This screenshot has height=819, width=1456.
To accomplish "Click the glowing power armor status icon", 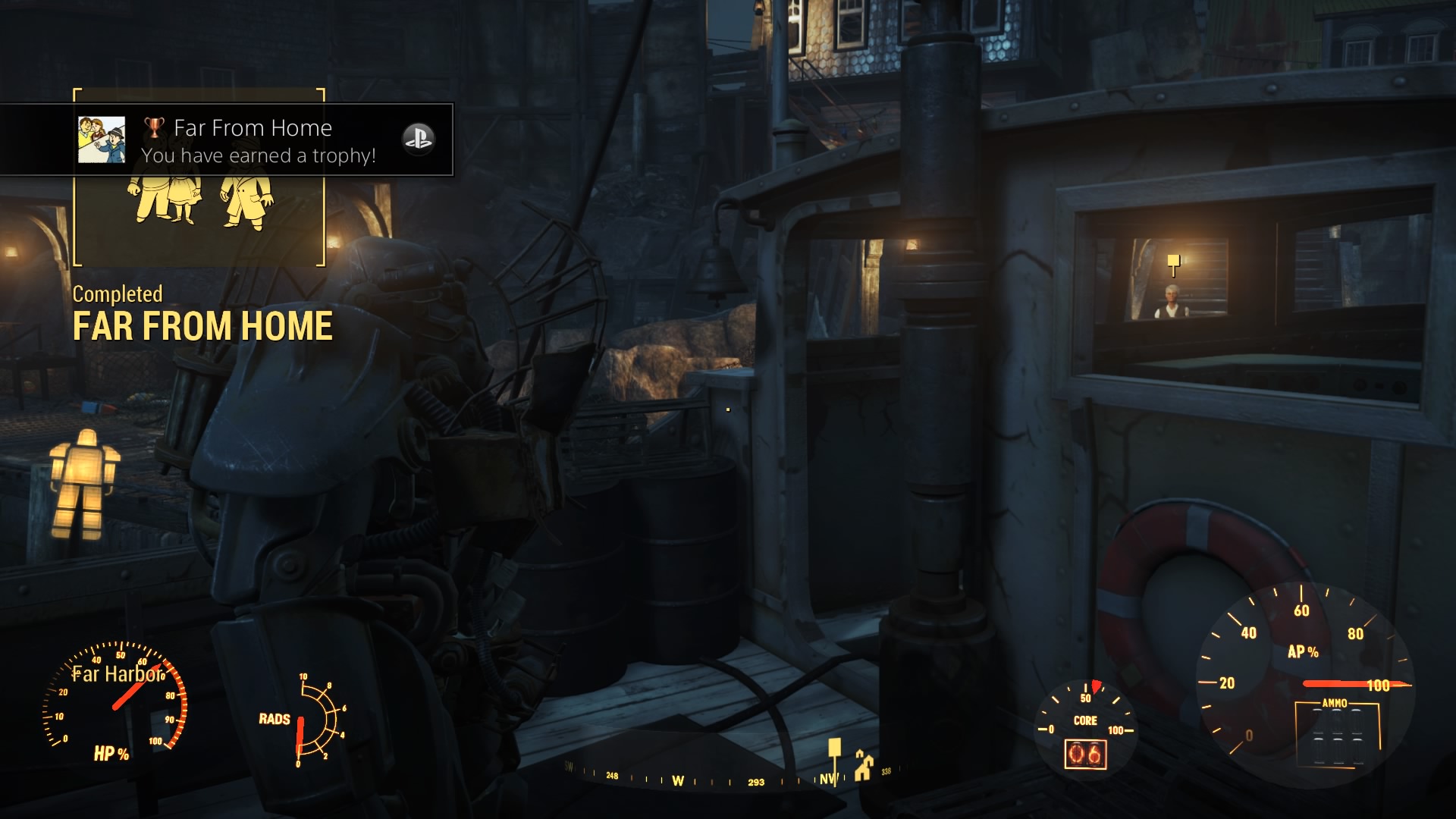I will click(x=83, y=484).
